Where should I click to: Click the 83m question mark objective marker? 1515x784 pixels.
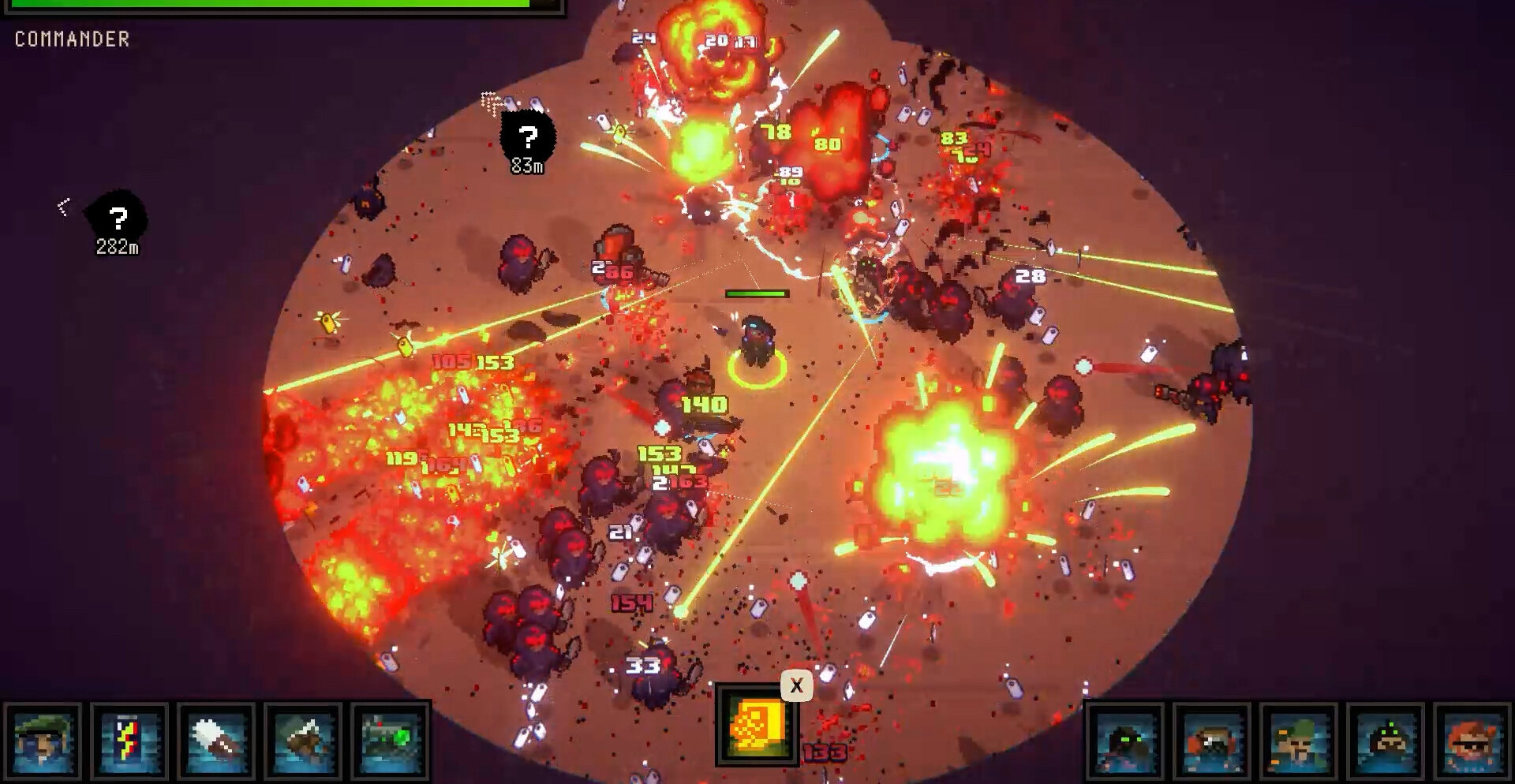click(x=528, y=140)
